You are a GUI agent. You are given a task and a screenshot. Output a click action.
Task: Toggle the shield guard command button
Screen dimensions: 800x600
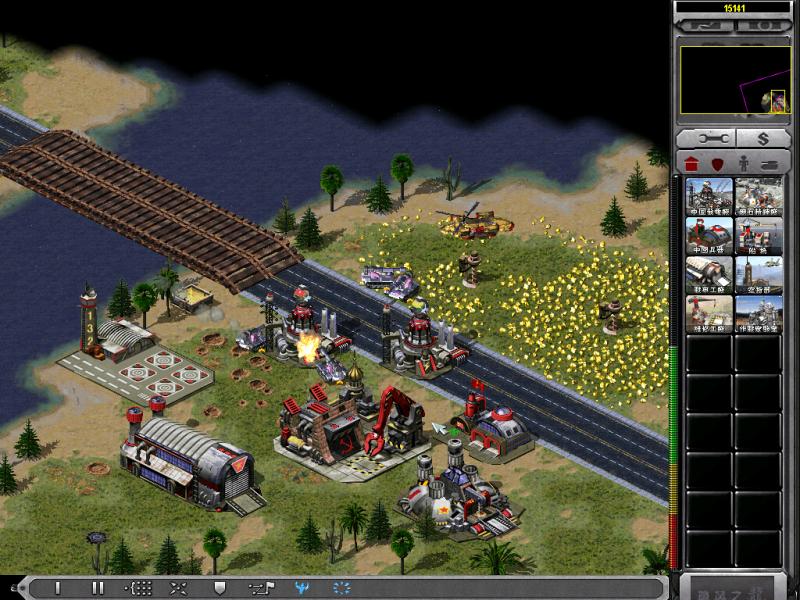(220, 588)
